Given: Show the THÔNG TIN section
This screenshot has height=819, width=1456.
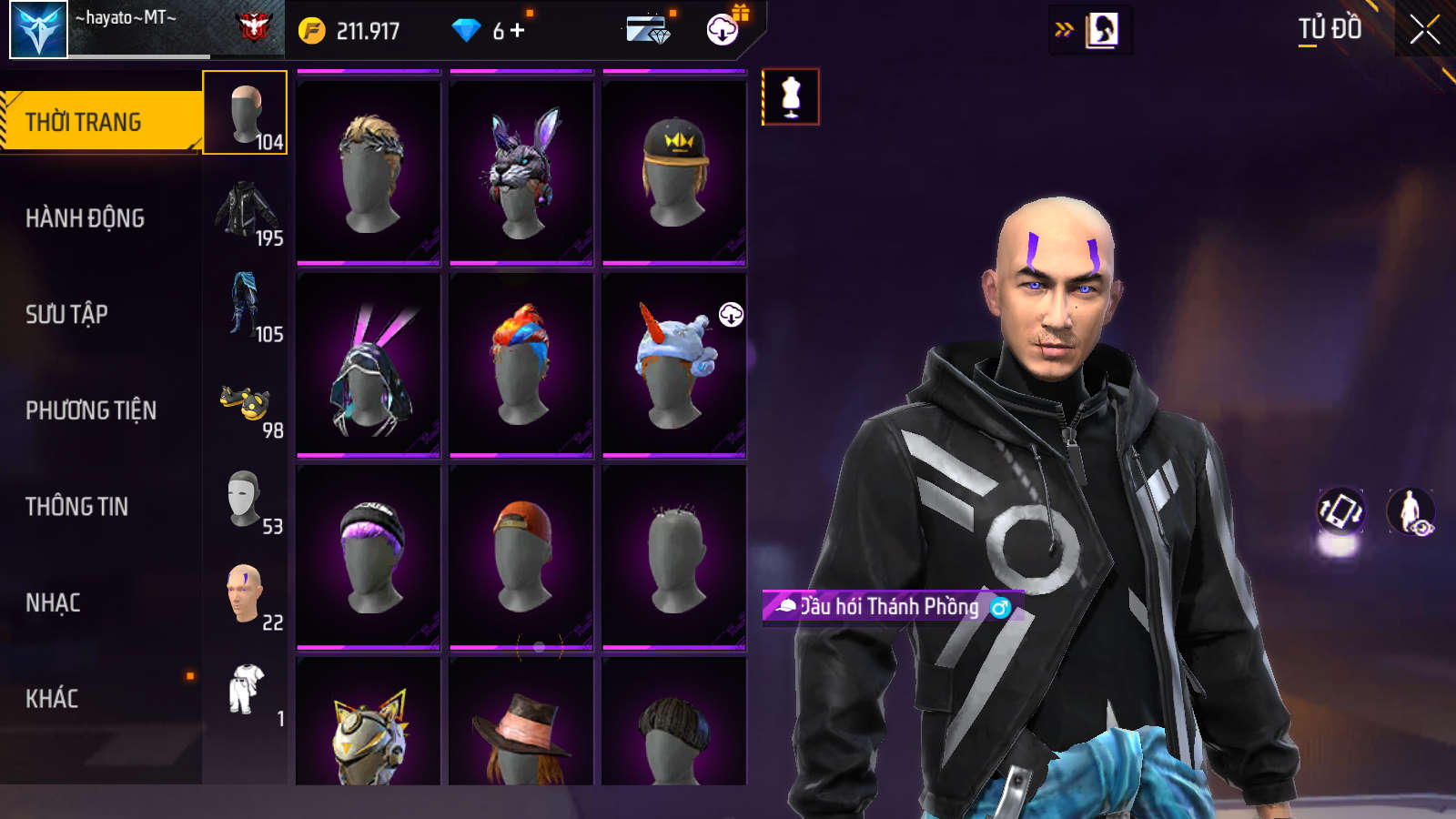Looking at the screenshot, I should (77, 507).
